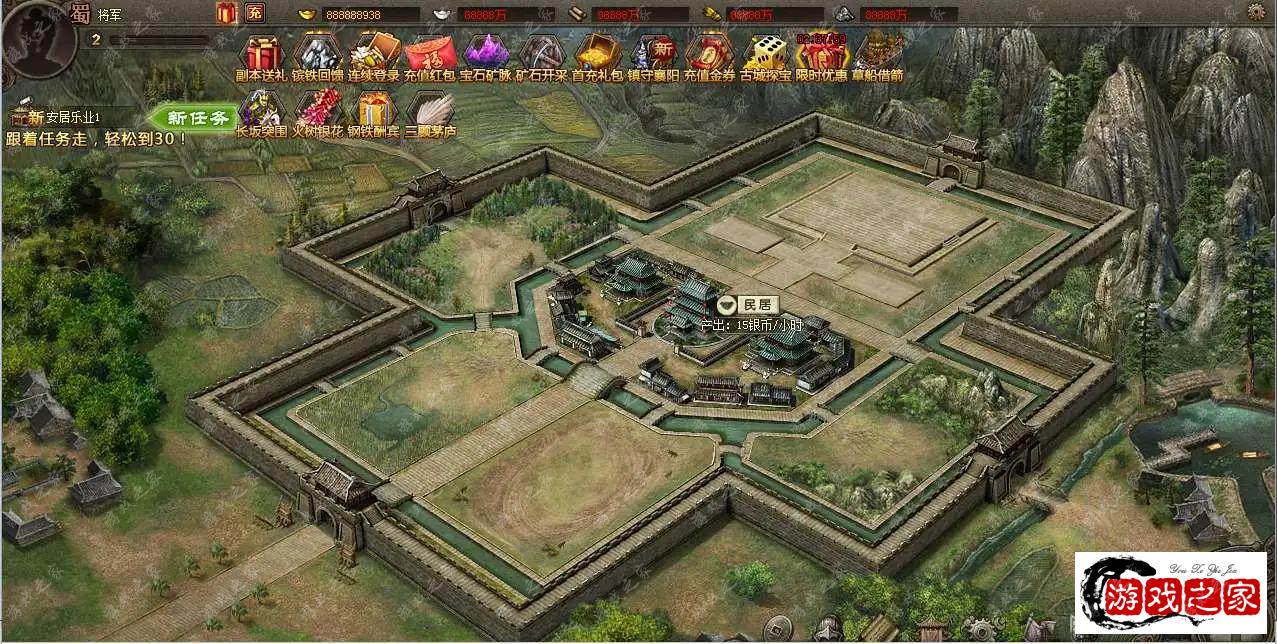
Task: Enter the 镇守襄阳 event
Action: tap(654, 53)
